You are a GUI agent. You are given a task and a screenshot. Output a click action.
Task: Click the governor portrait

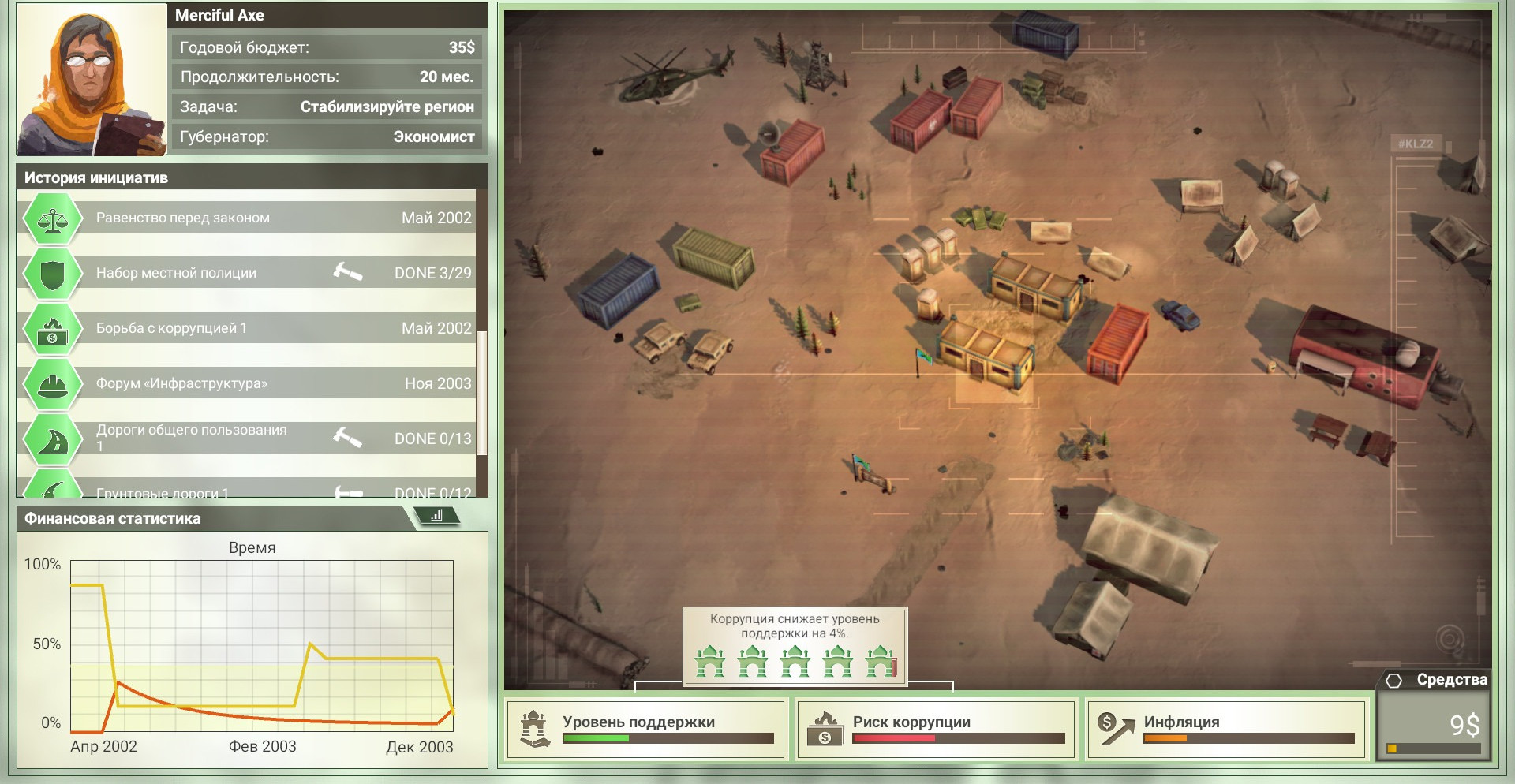(92, 80)
